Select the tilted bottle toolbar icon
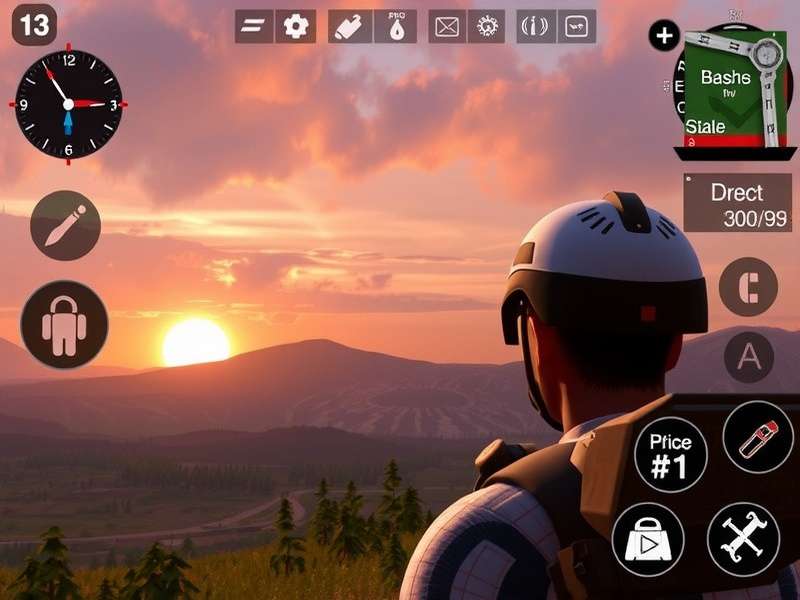This screenshot has height=600, width=800. [350, 26]
